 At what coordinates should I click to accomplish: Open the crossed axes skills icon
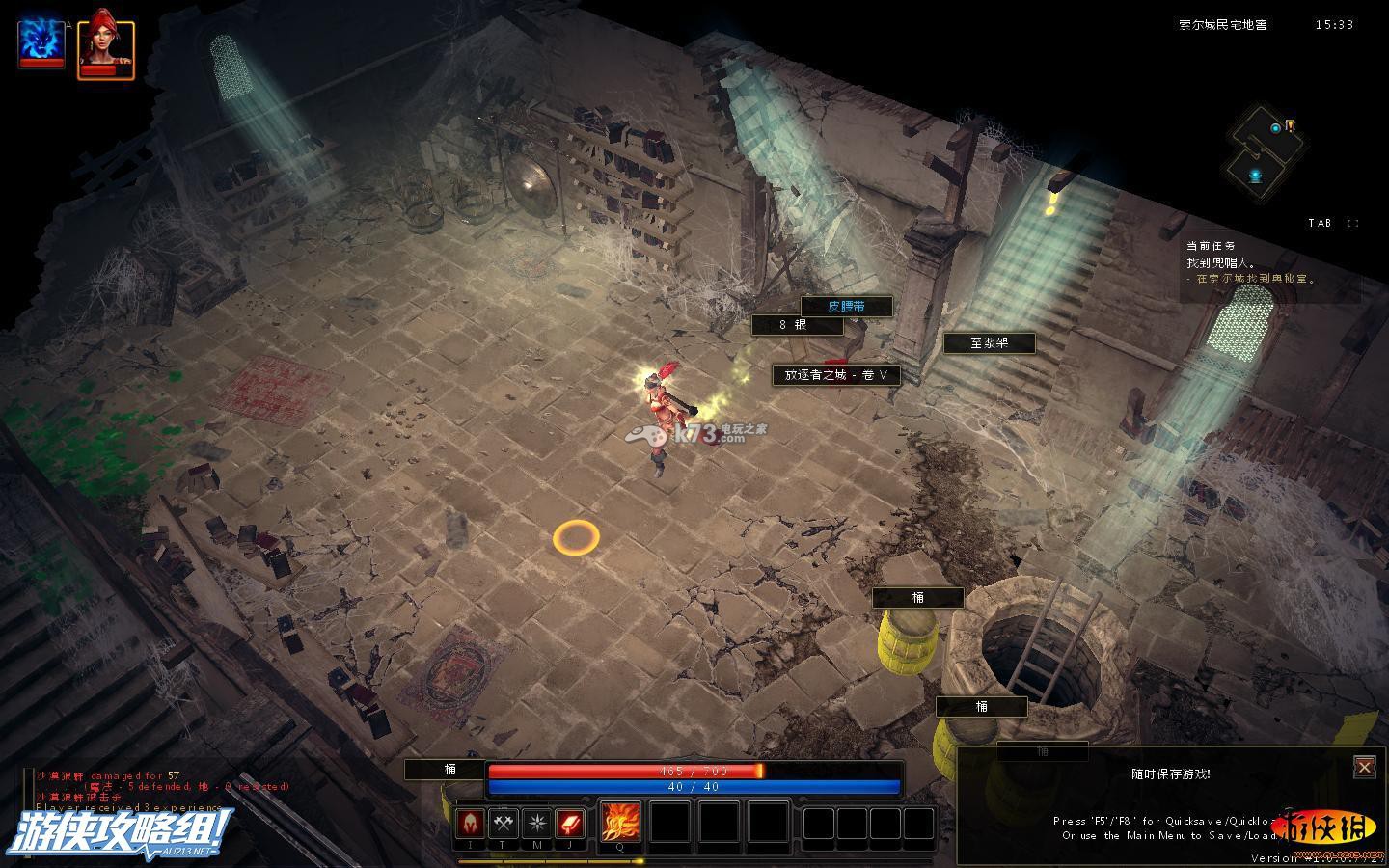[504, 824]
